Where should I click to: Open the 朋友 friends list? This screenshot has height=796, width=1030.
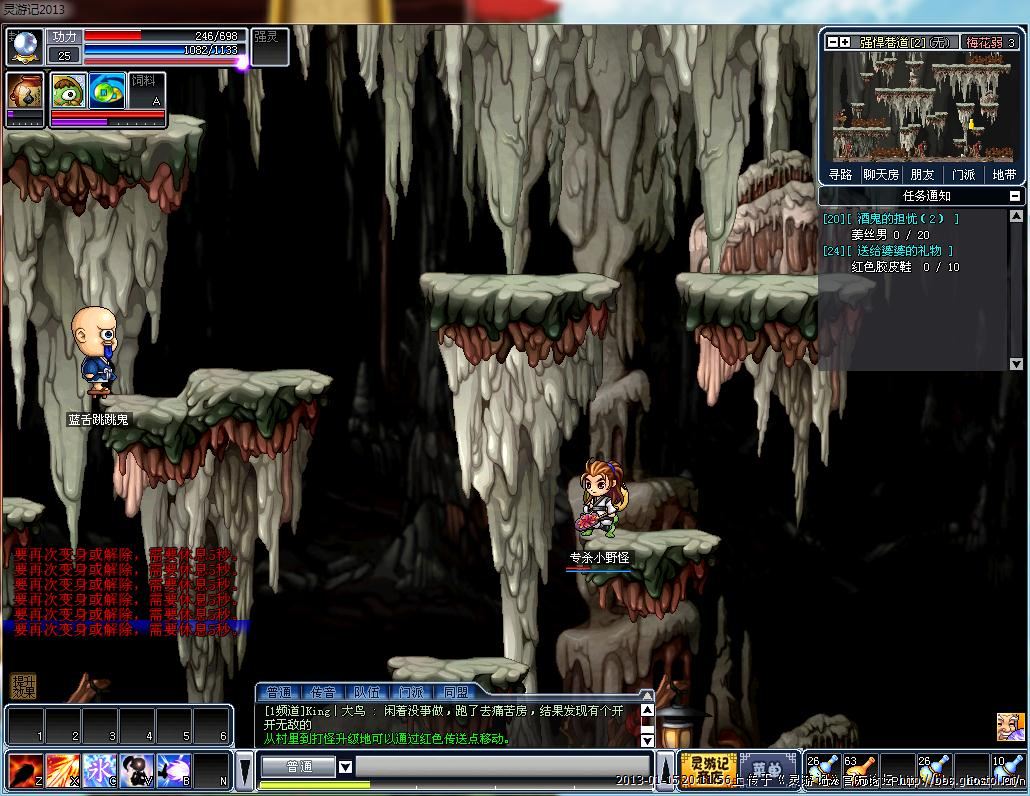coord(922,174)
